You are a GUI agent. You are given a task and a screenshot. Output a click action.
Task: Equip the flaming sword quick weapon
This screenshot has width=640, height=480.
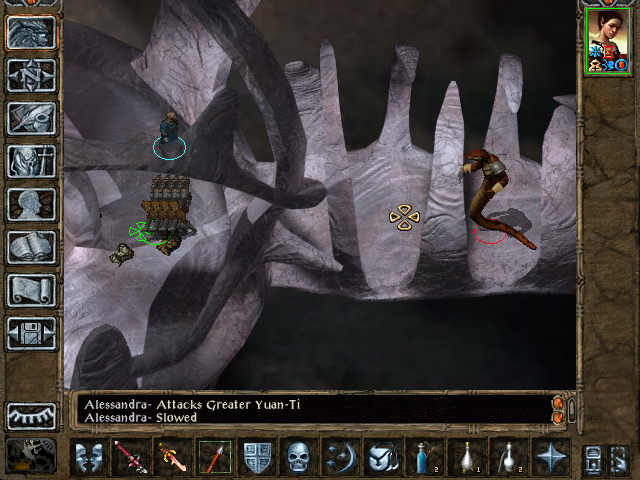pos(173,457)
